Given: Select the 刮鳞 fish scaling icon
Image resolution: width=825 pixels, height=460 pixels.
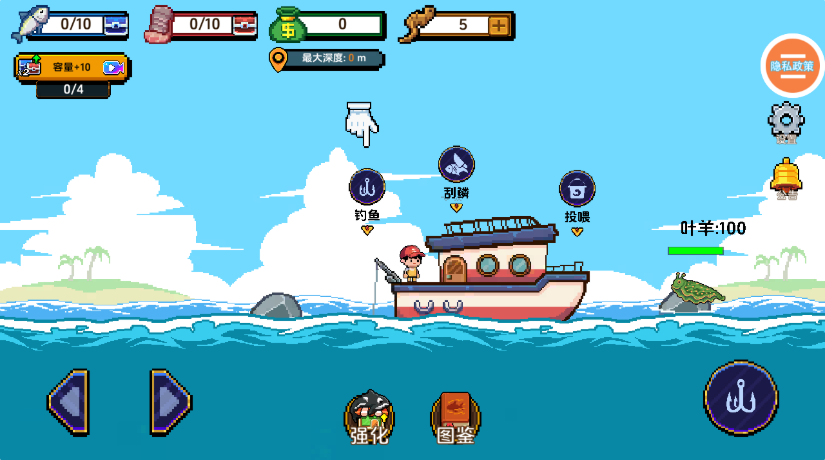Looking at the screenshot, I should [x=456, y=164].
